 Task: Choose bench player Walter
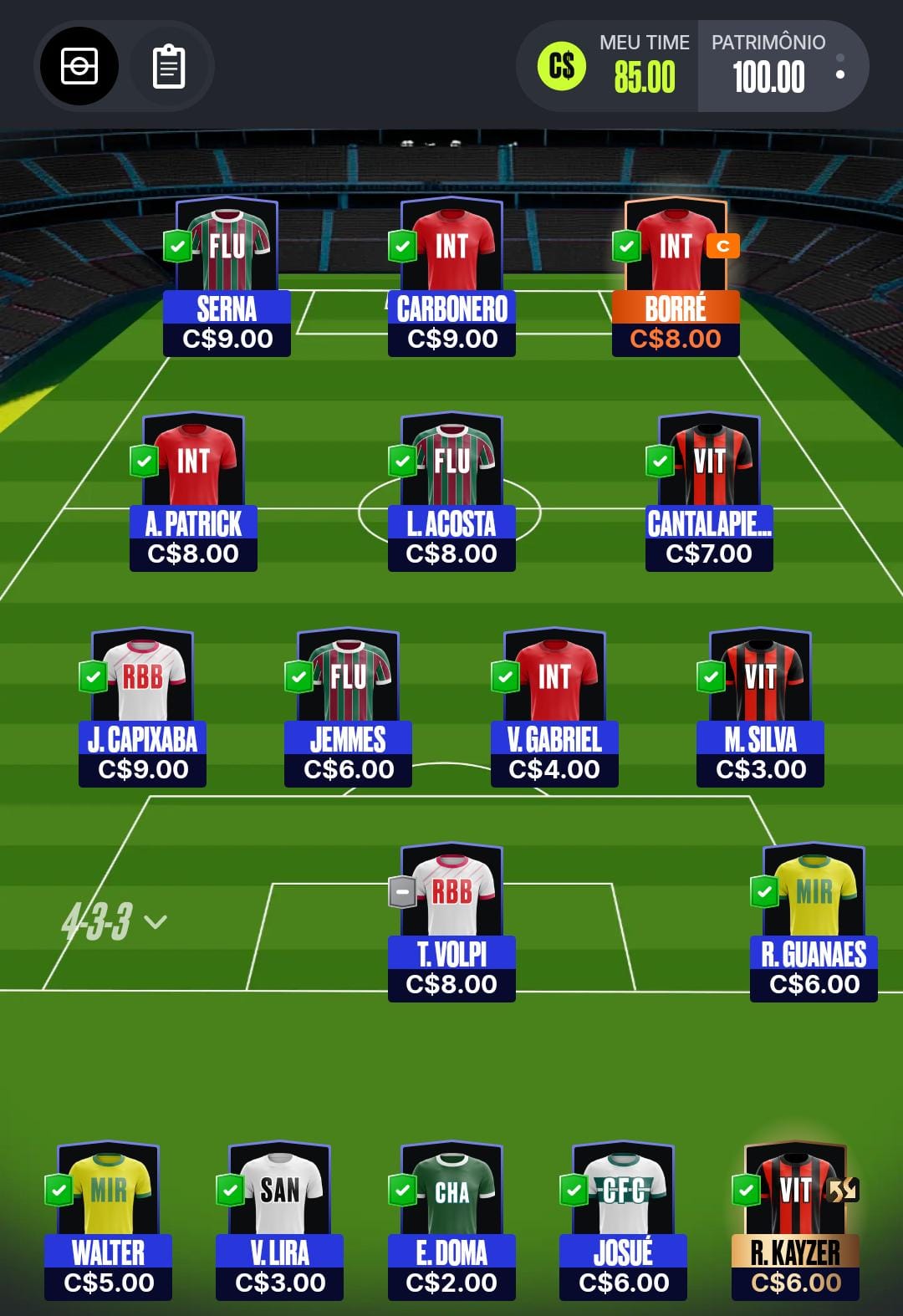(109, 1222)
